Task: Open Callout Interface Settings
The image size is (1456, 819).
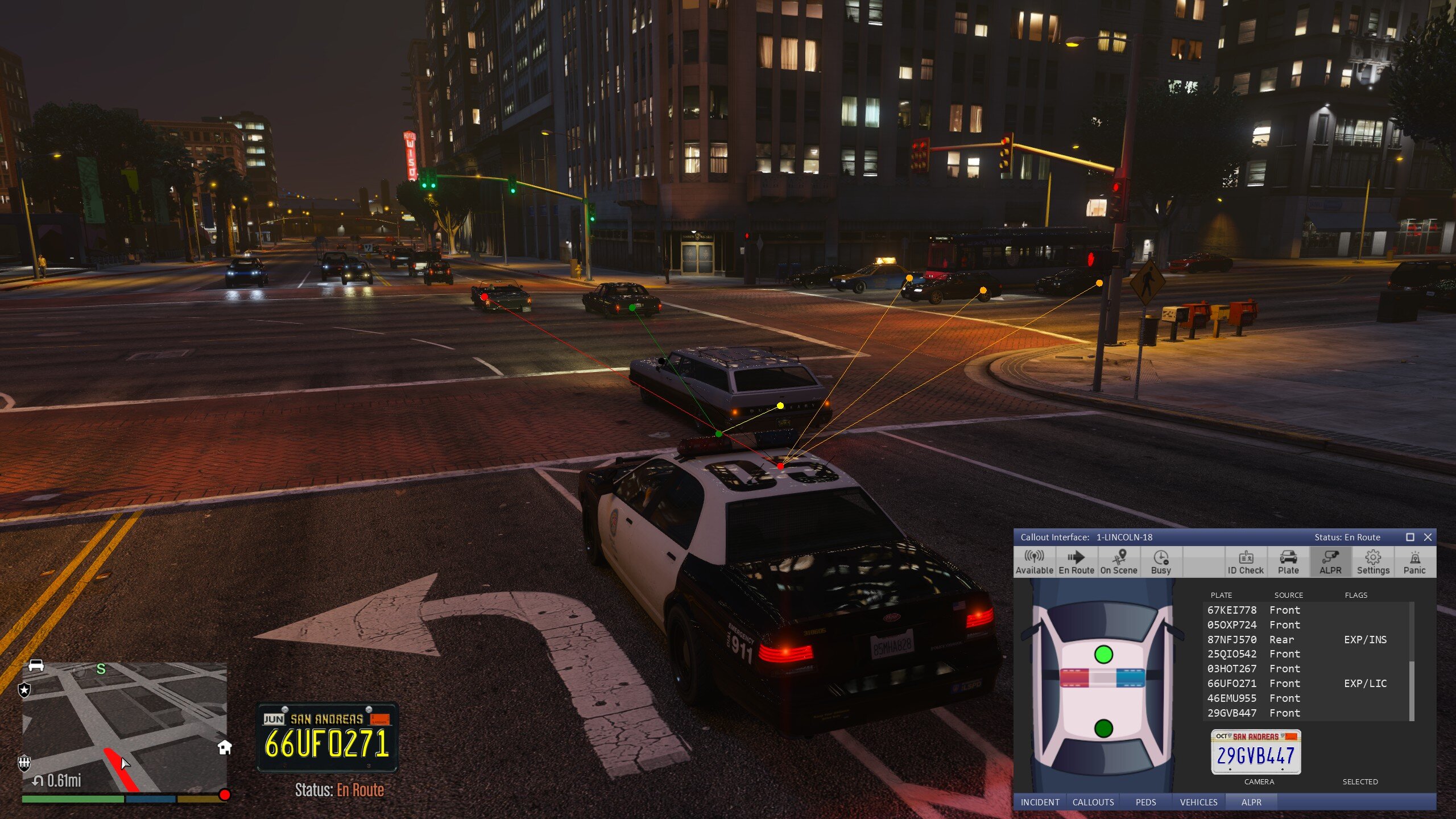Action: coord(1373,562)
